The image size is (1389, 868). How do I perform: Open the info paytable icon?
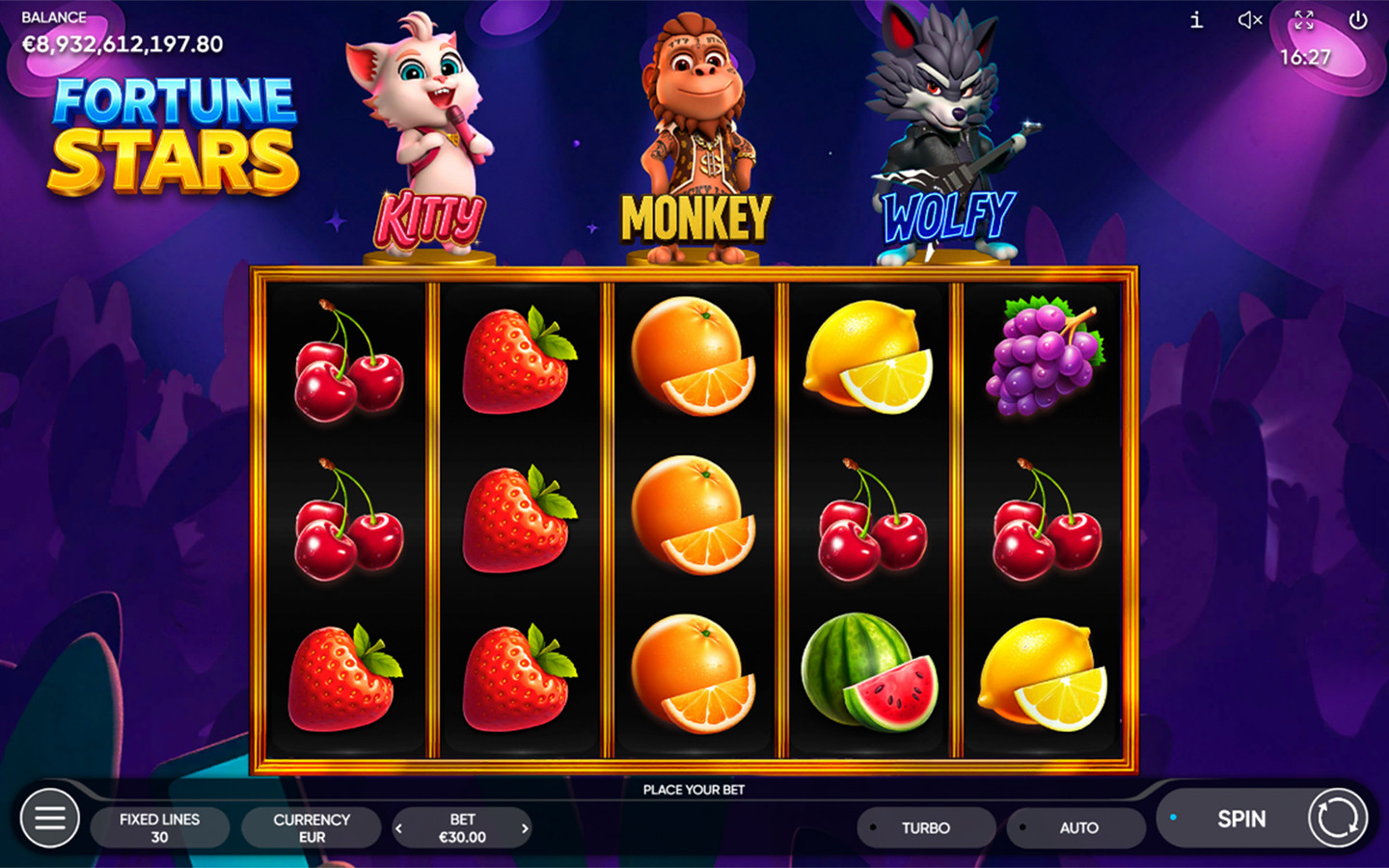coord(1196,20)
